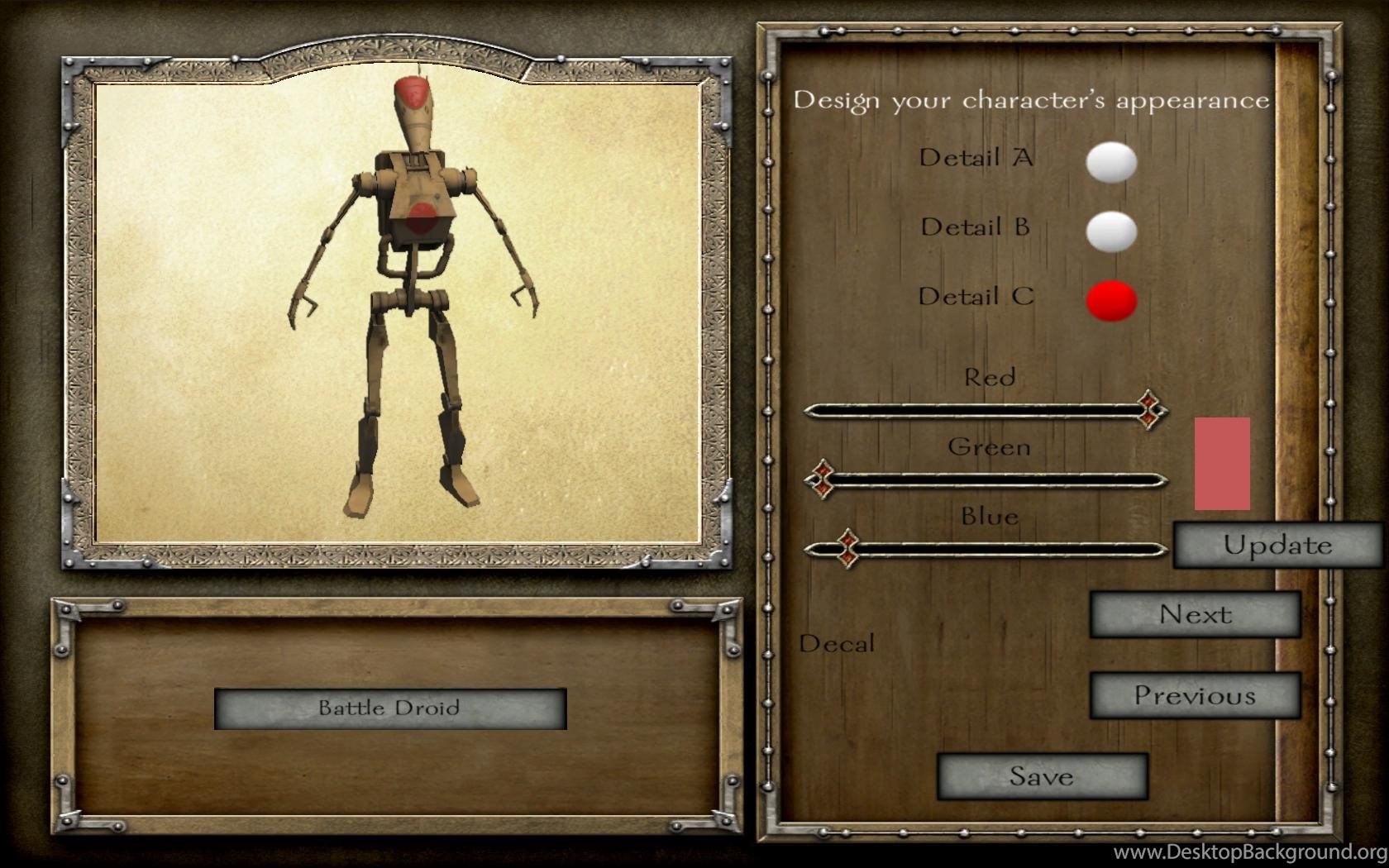Switch to the Previous decal
This screenshot has height=868, width=1389.
[1195, 695]
